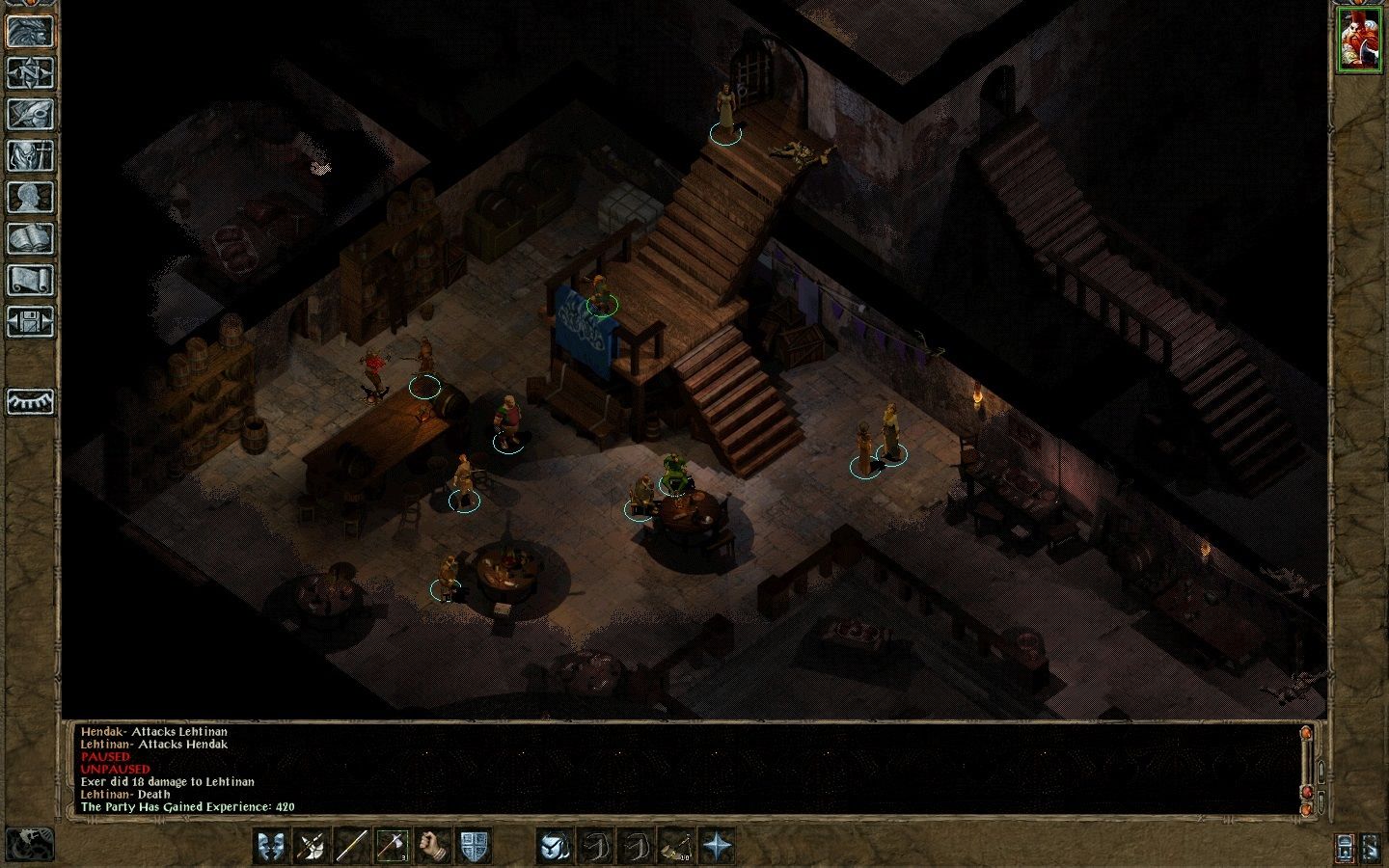Open the helmet special abilities button
Screen dimensions: 1389x868
tap(556, 846)
